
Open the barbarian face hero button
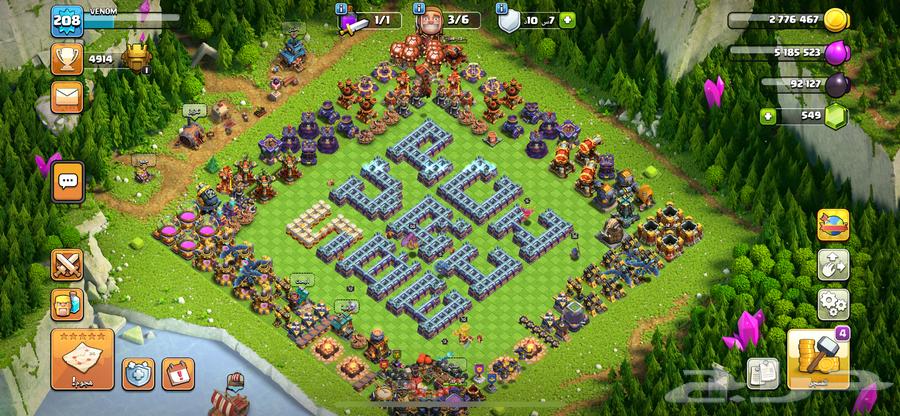(69, 304)
